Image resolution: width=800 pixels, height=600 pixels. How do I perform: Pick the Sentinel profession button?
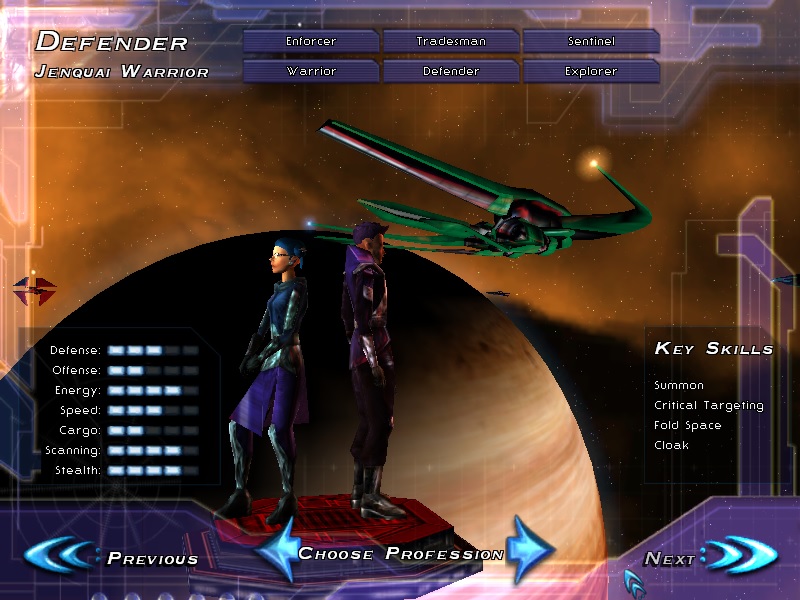coord(590,41)
